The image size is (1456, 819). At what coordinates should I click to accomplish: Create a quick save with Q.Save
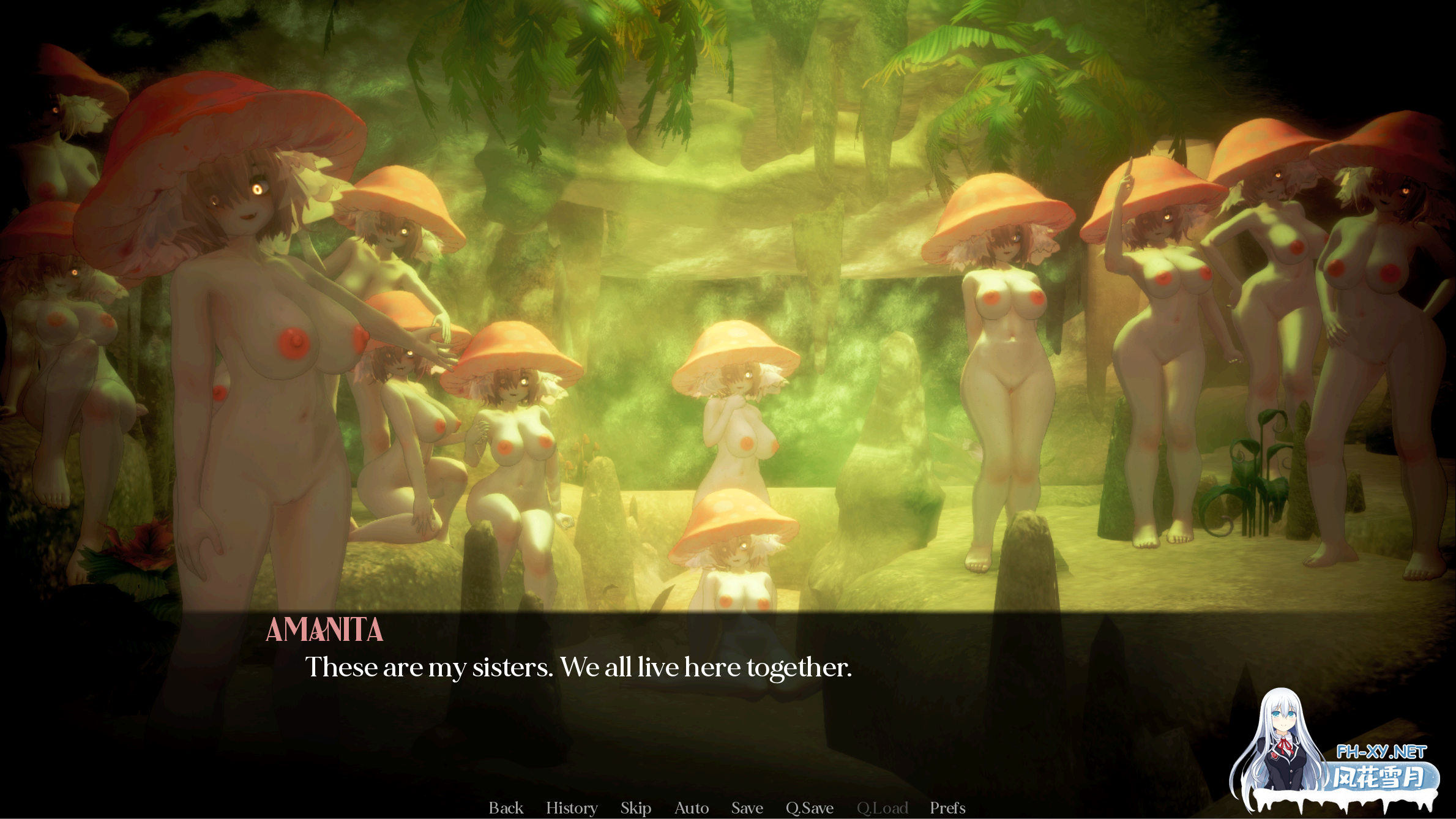pyautogui.click(x=809, y=807)
